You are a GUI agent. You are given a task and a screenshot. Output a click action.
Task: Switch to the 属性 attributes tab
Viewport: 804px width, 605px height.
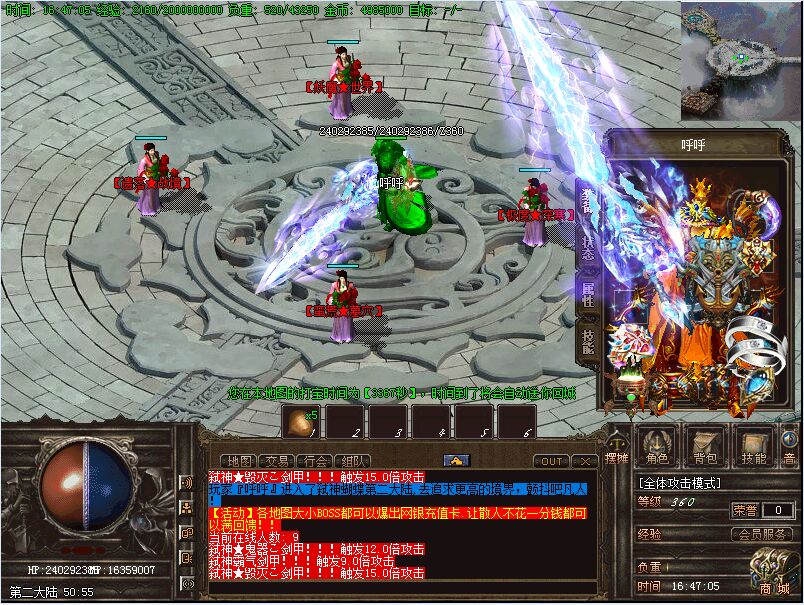[x=588, y=295]
